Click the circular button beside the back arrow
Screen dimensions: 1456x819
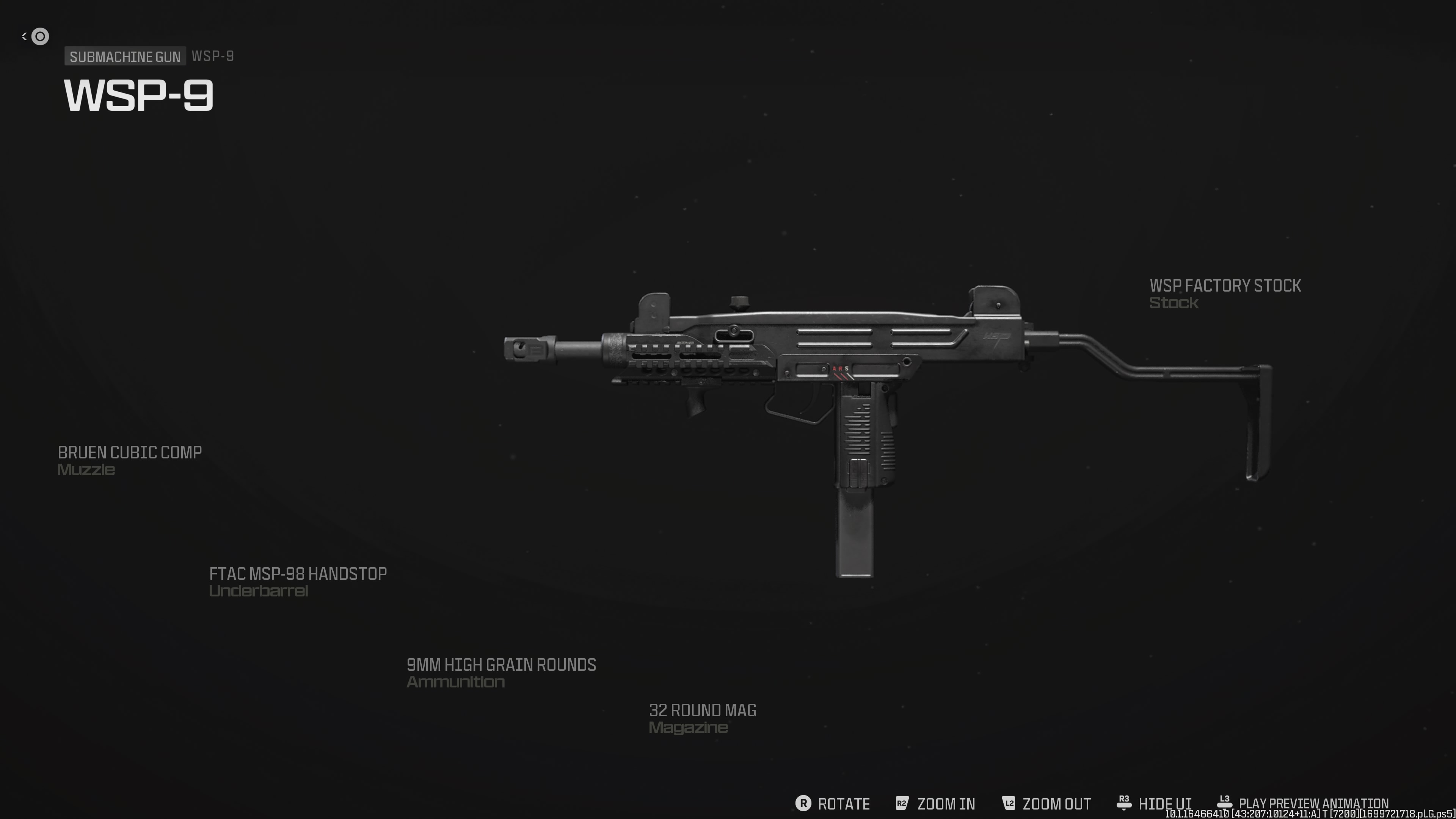40,37
